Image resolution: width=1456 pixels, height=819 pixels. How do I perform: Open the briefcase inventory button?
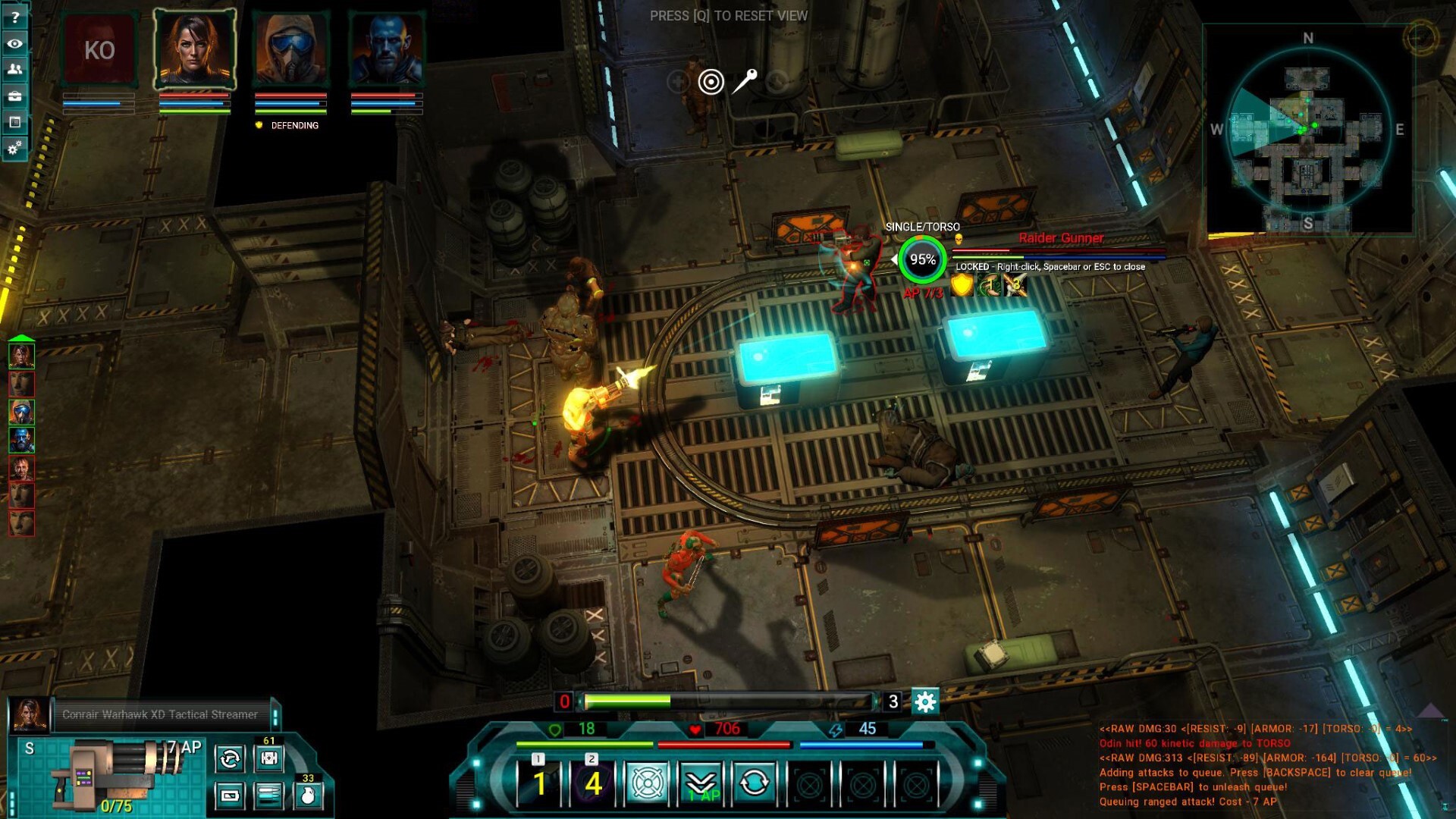[x=15, y=96]
